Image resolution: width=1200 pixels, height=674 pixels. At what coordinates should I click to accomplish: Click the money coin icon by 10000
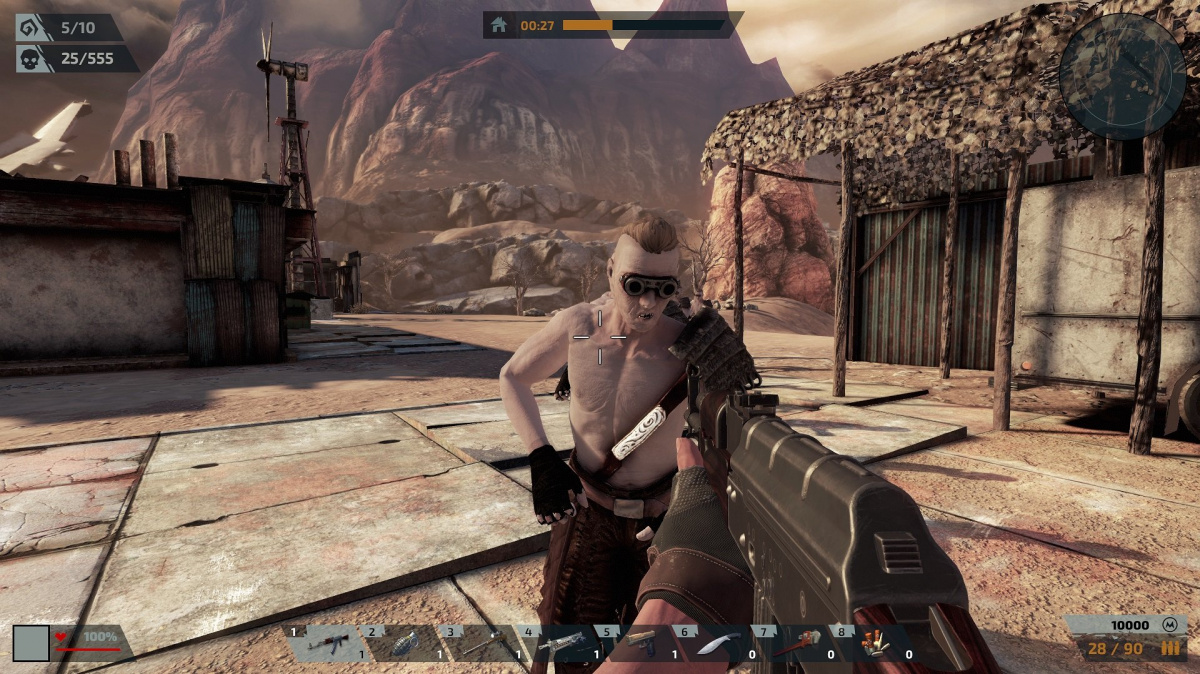tap(1170, 625)
